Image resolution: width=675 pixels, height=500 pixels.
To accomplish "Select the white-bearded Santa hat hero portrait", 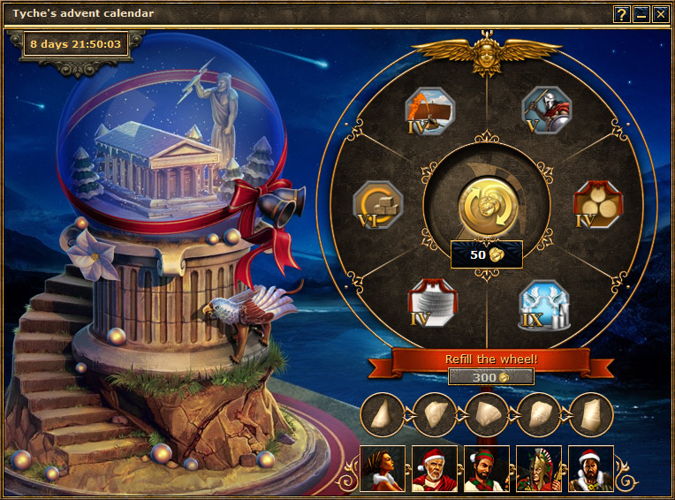I will click(434, 468).
